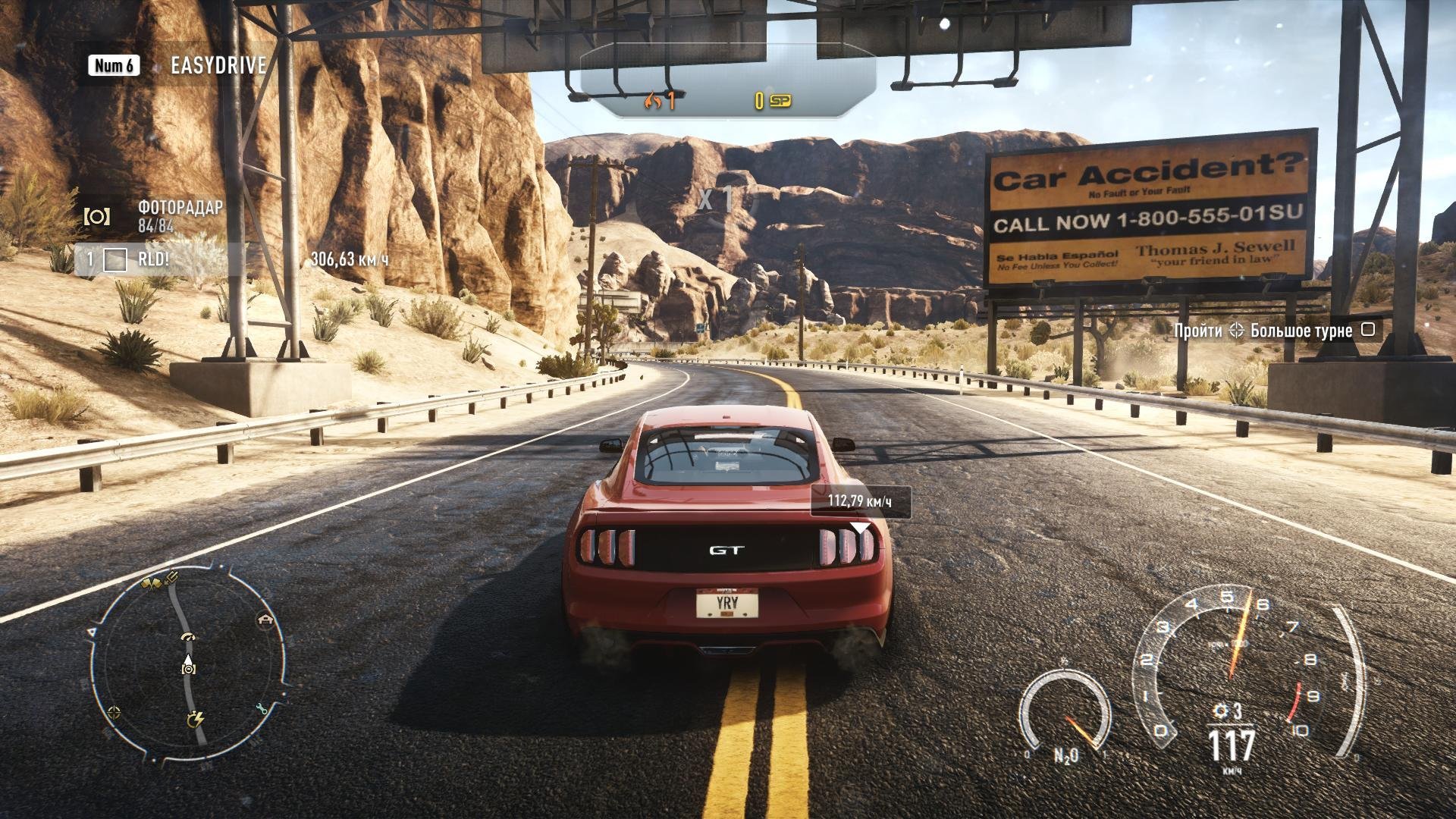This screenshot has width=1456, height=819.
Task: Click the speed camera icon on the minimap
Action: (x=189, y=668)
